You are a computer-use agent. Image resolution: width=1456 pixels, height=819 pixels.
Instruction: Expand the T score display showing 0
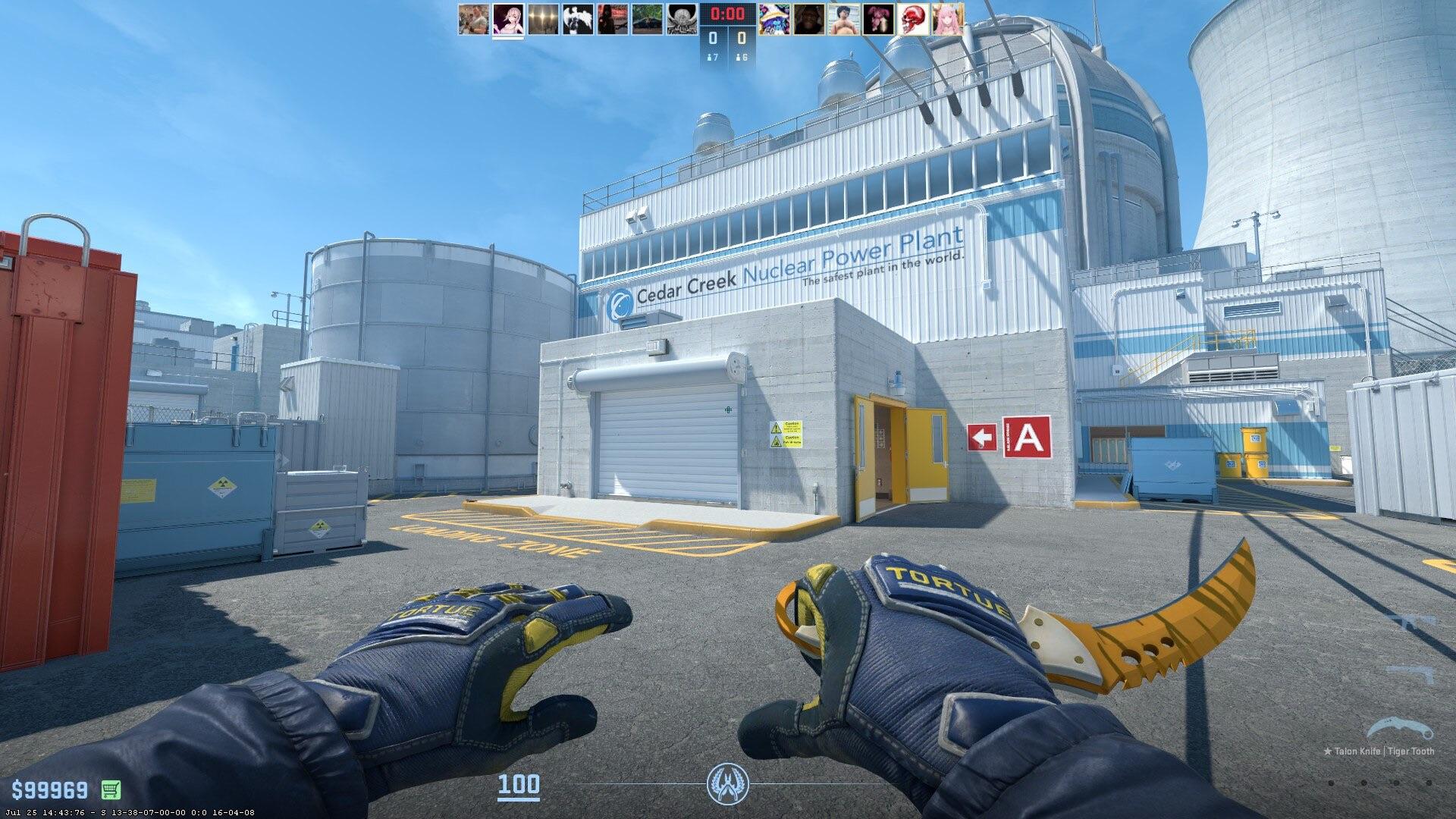[x=741, y=38]
